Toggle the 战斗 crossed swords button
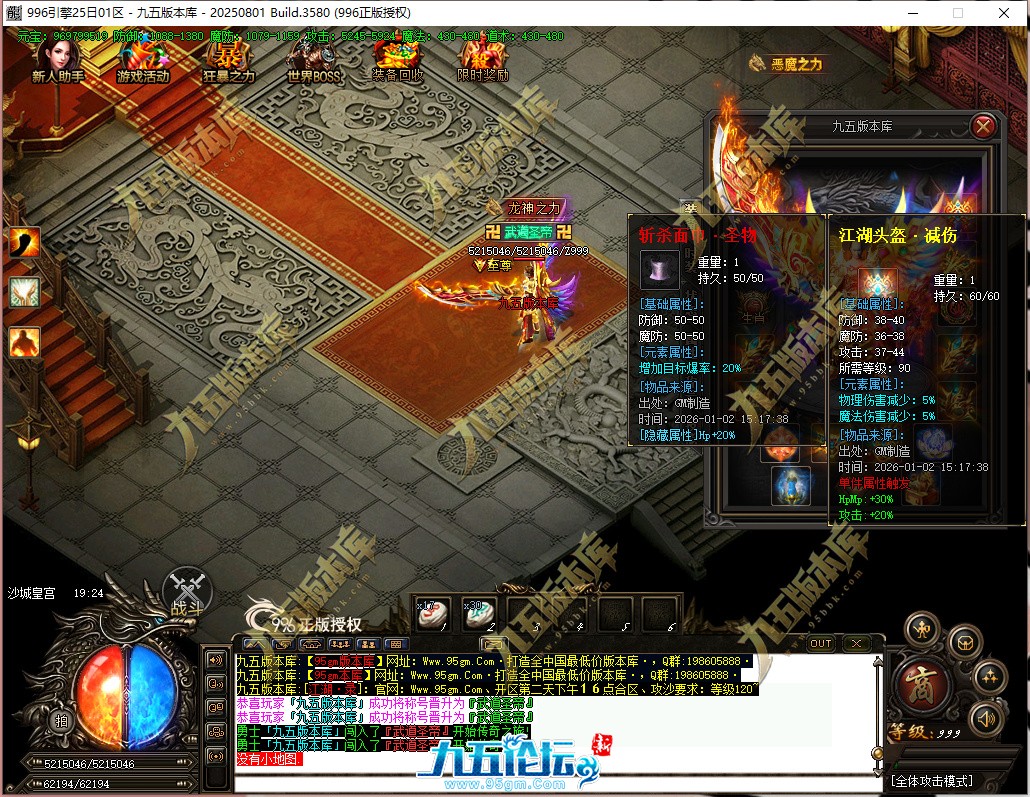Screen dimensions: 1030x797 tap(187, 589)
